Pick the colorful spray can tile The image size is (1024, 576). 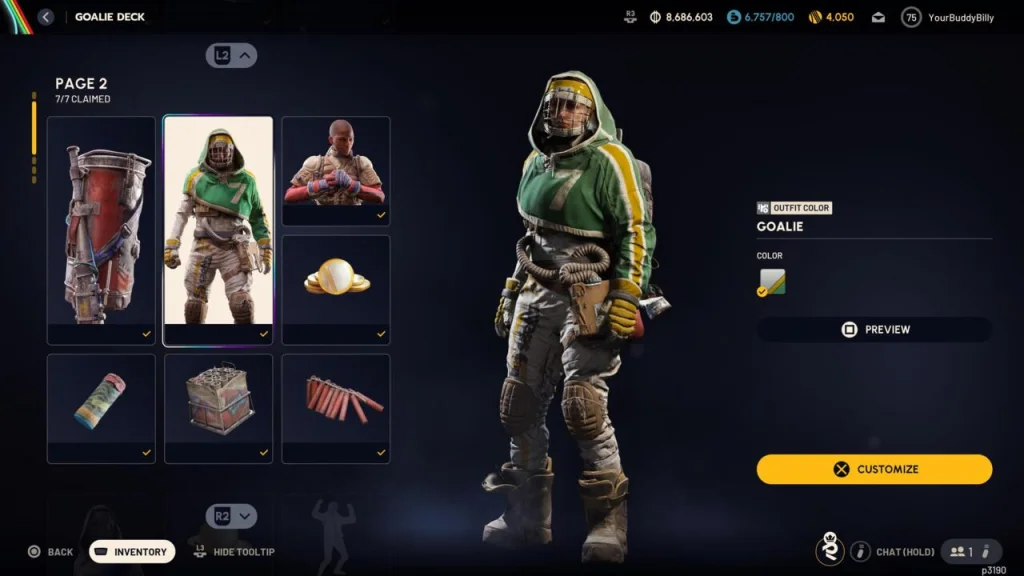[x=101, y=408]
